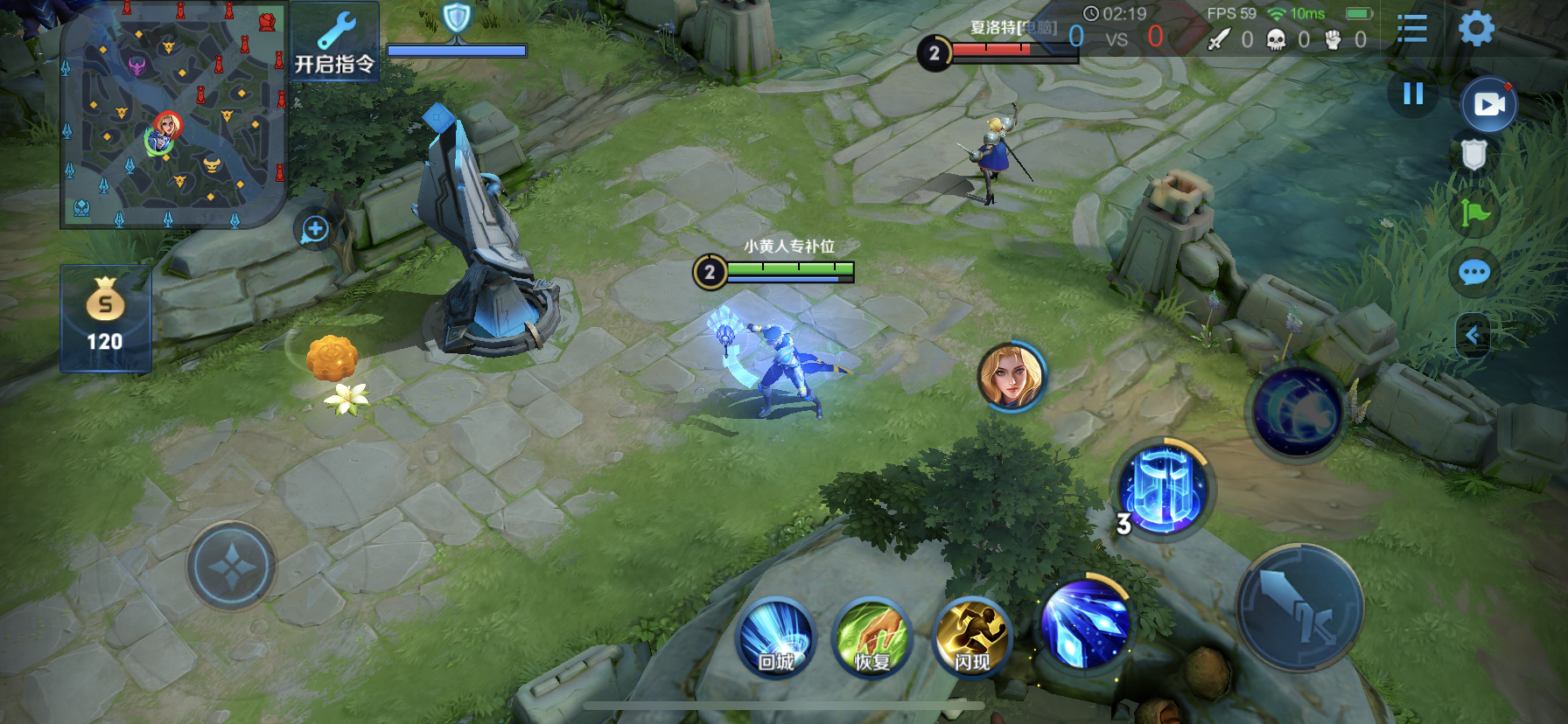Screen dimensions: 1568x724
Task: Show the scoreboard list icon
Action: [x=1411, y=29]
